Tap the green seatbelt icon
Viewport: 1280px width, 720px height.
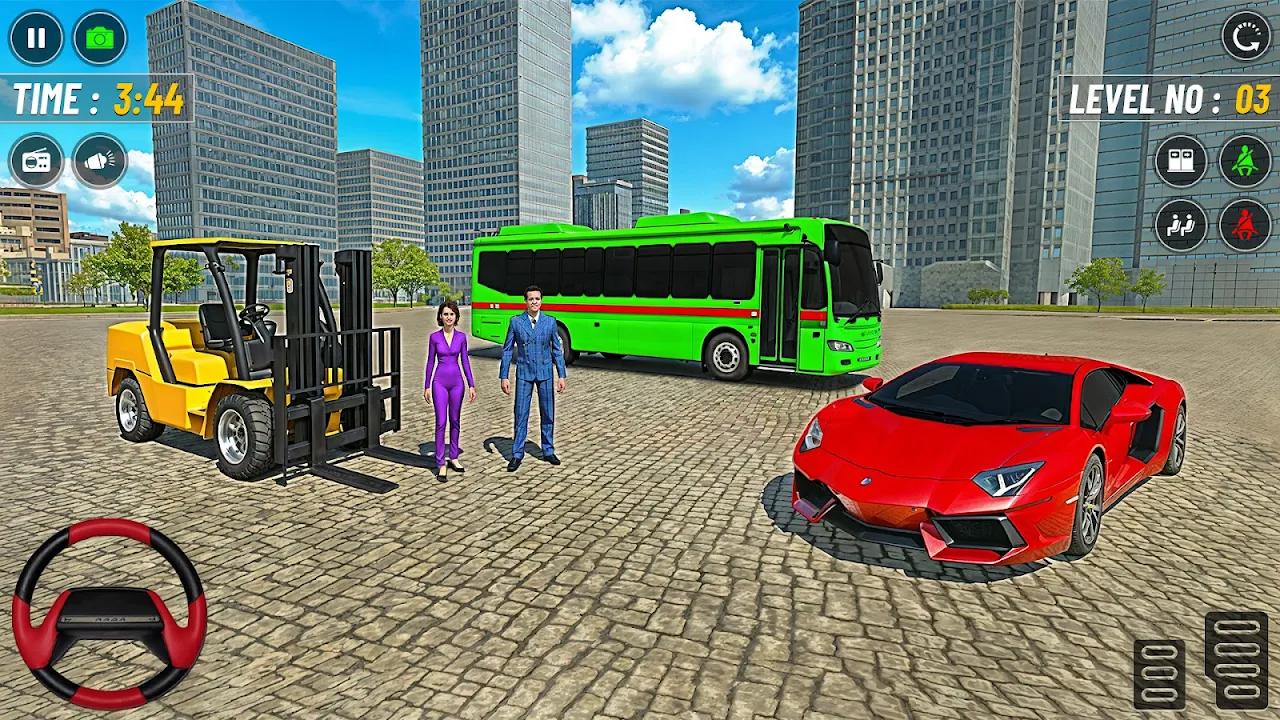coord(1245,161)
